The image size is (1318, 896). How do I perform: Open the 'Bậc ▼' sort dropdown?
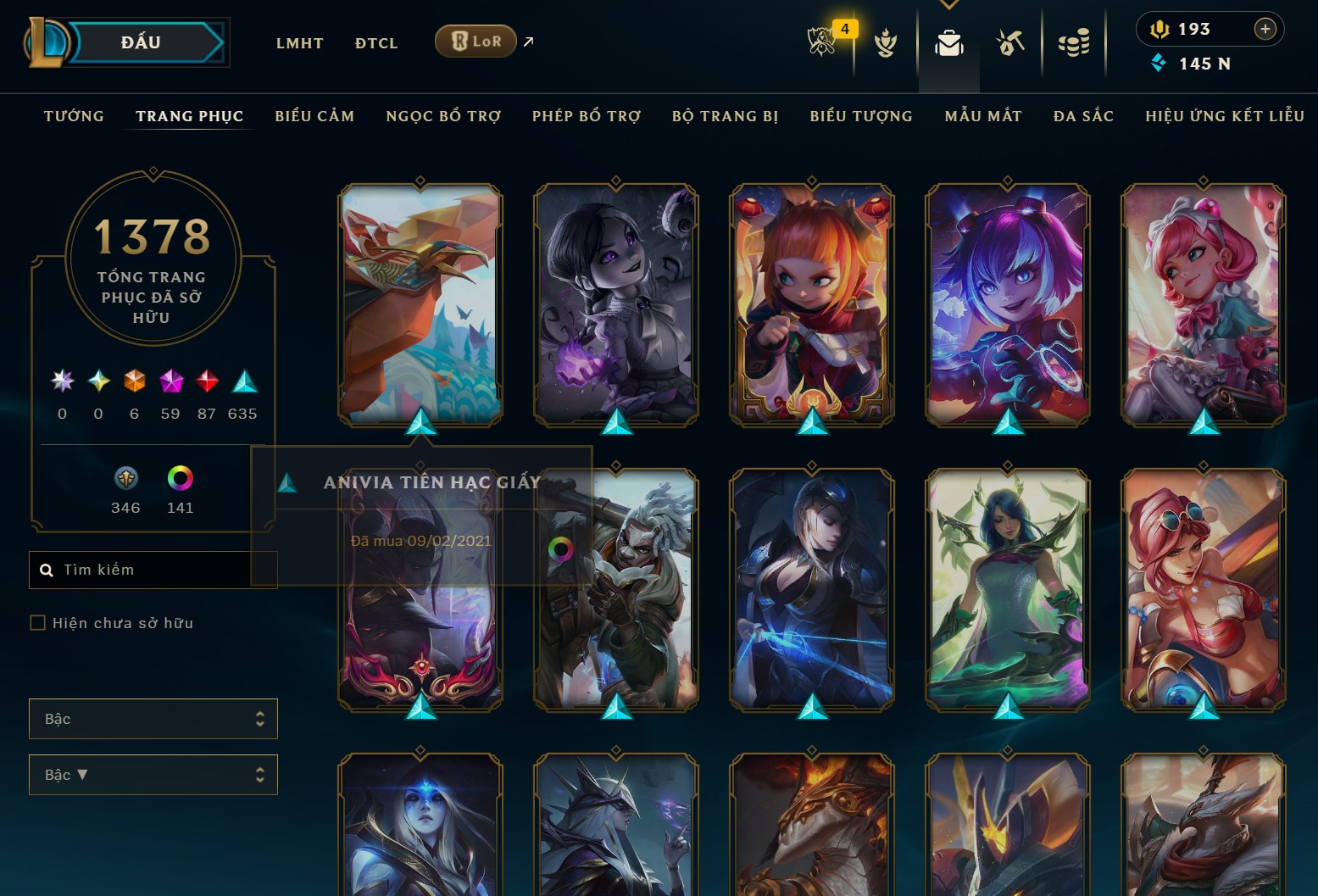point(153,774)
